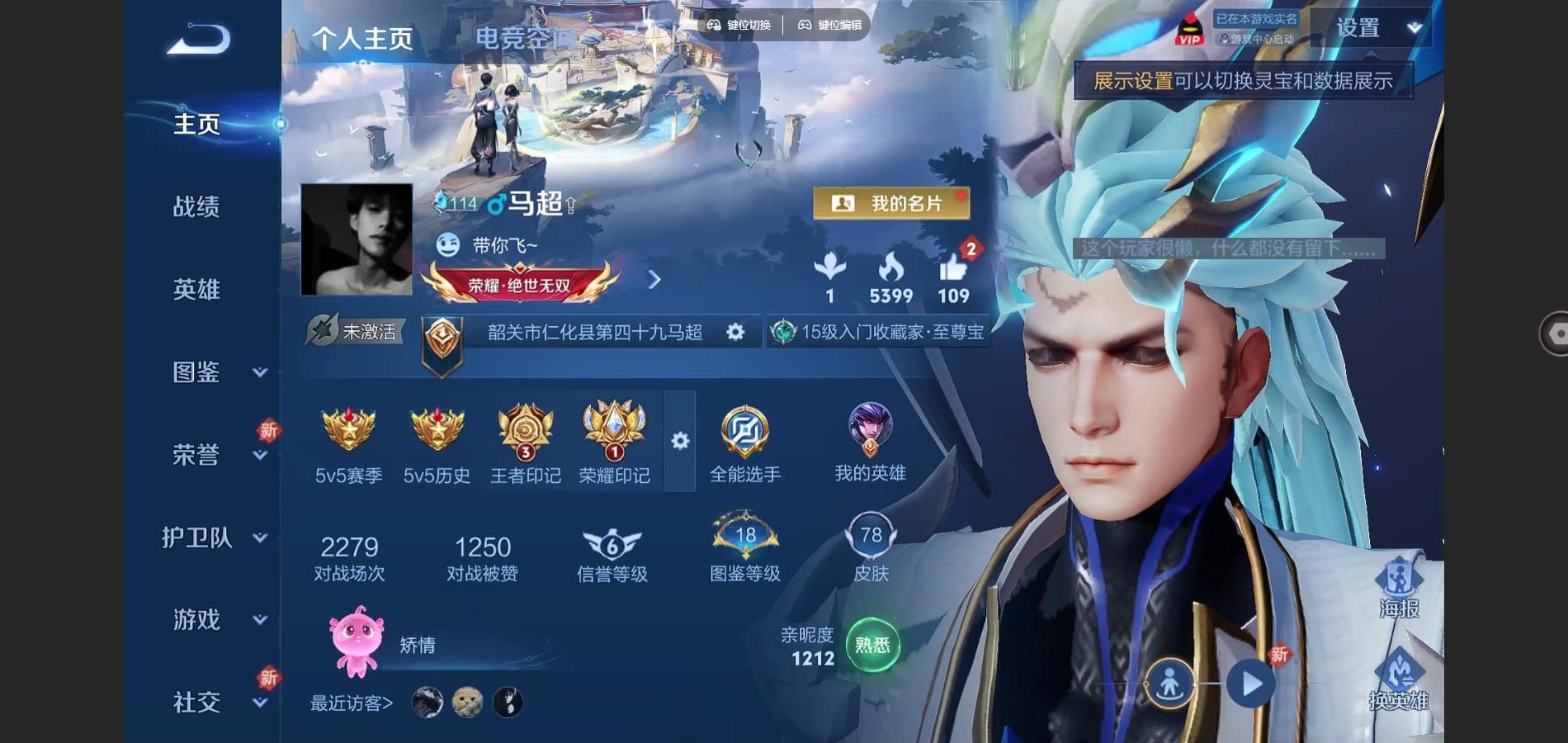The image size is (1568, 743).
Task: Switch to the 电竞空间 tab
Action: pyautogui.click(x=525, y=38)
